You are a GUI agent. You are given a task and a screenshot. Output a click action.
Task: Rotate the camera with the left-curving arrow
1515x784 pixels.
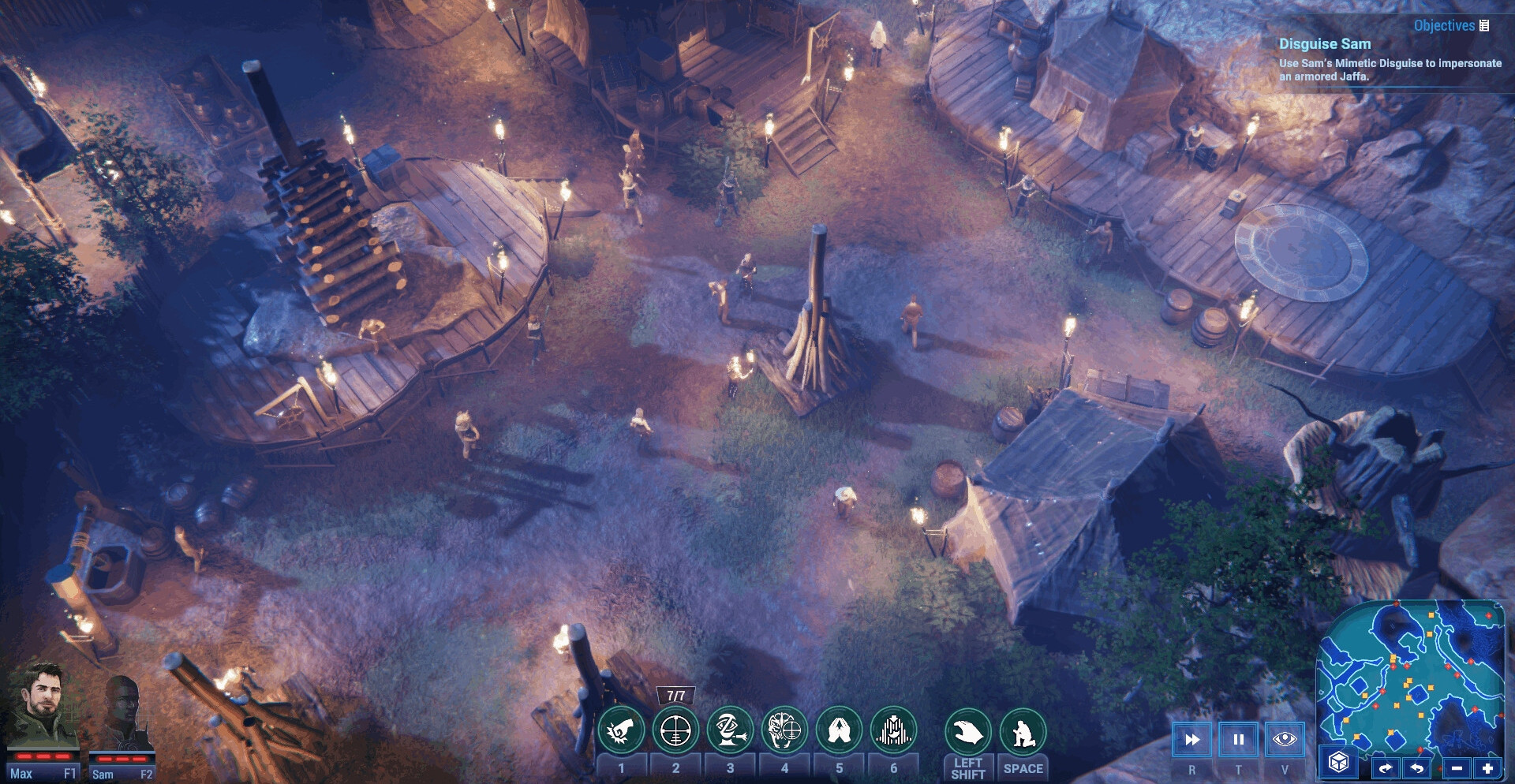coord(1418,767)
